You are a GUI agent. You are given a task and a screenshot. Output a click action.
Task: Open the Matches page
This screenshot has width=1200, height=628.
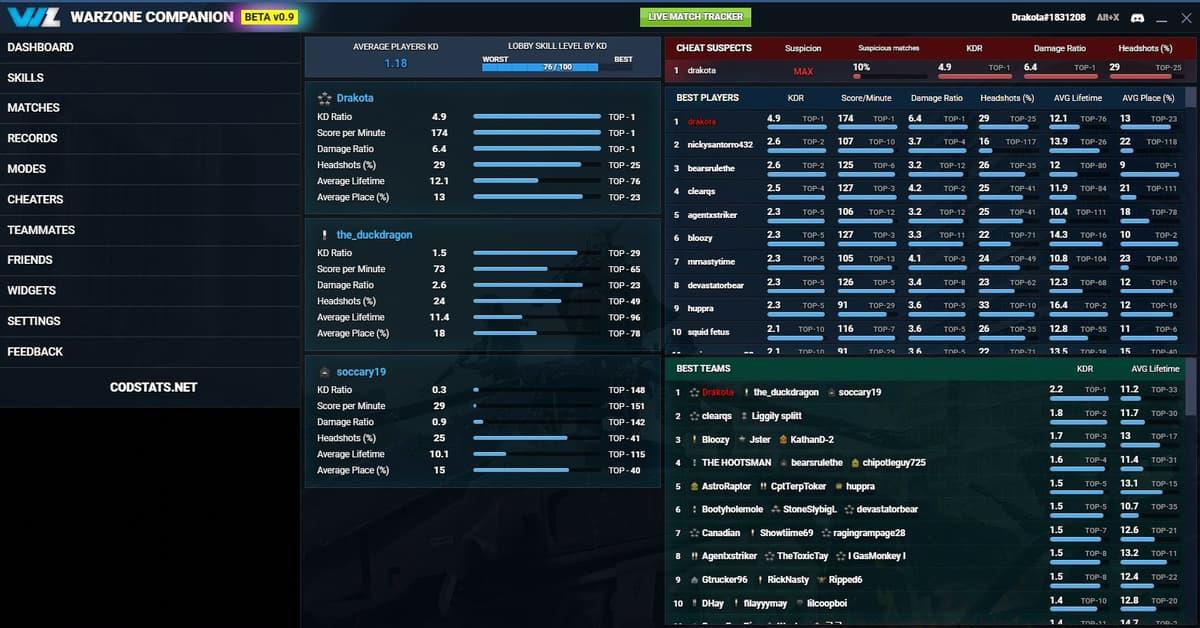[34, 108]
